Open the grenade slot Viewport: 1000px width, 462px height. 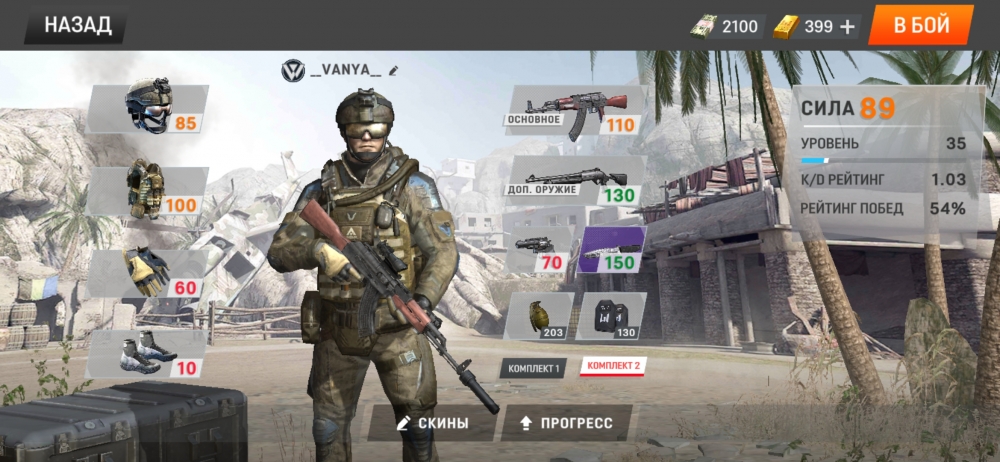click(539, 315)
